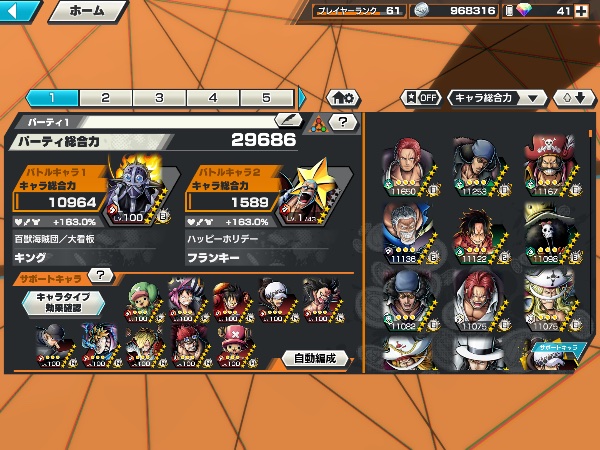The image size is (600, 450).
Task: Open party tab 5
Action: 266,98
